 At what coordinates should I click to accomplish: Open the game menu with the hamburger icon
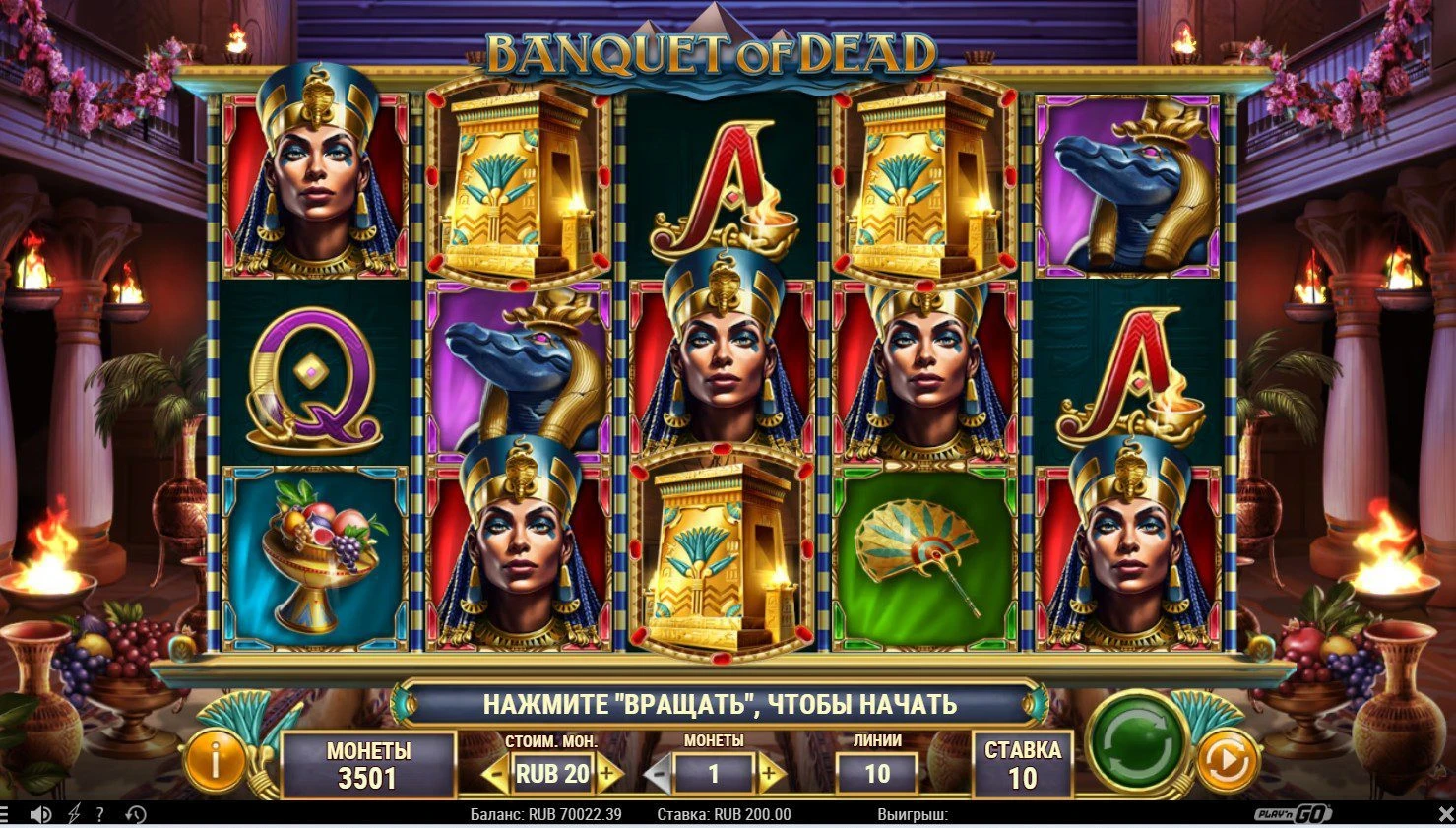click(x=4, y=814)
